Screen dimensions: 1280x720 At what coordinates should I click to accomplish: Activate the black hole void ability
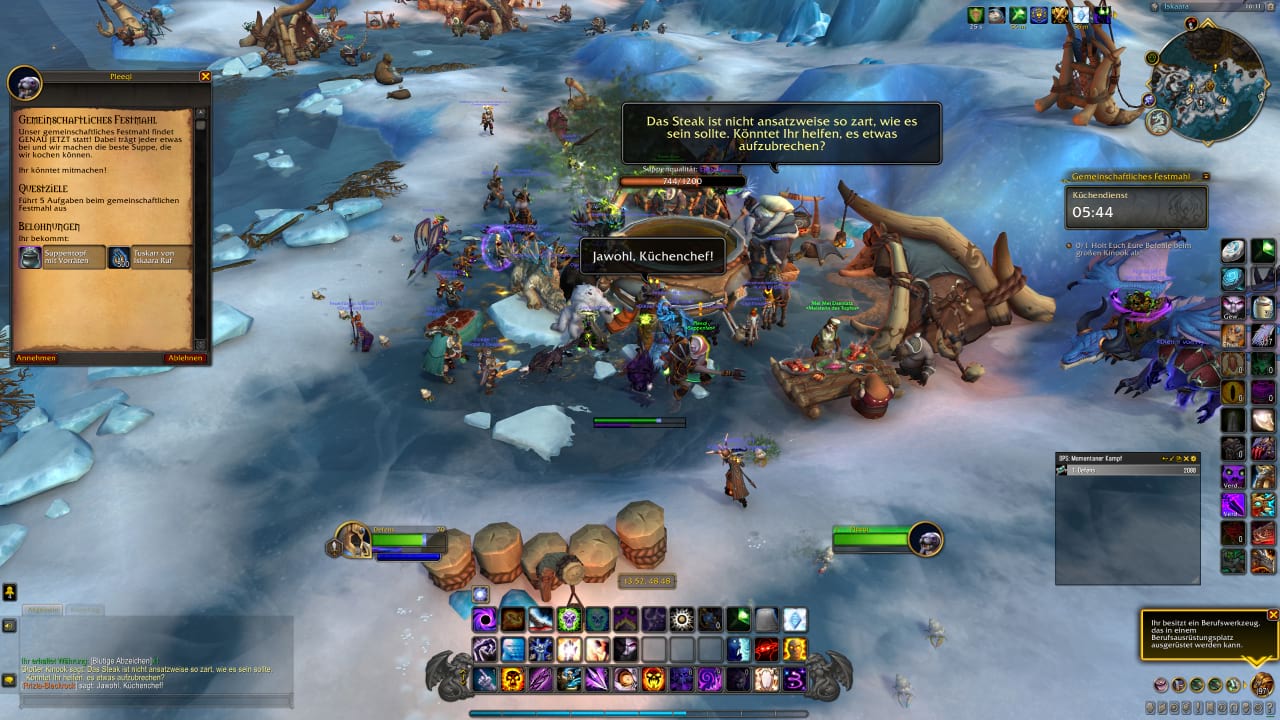point(485,620)
